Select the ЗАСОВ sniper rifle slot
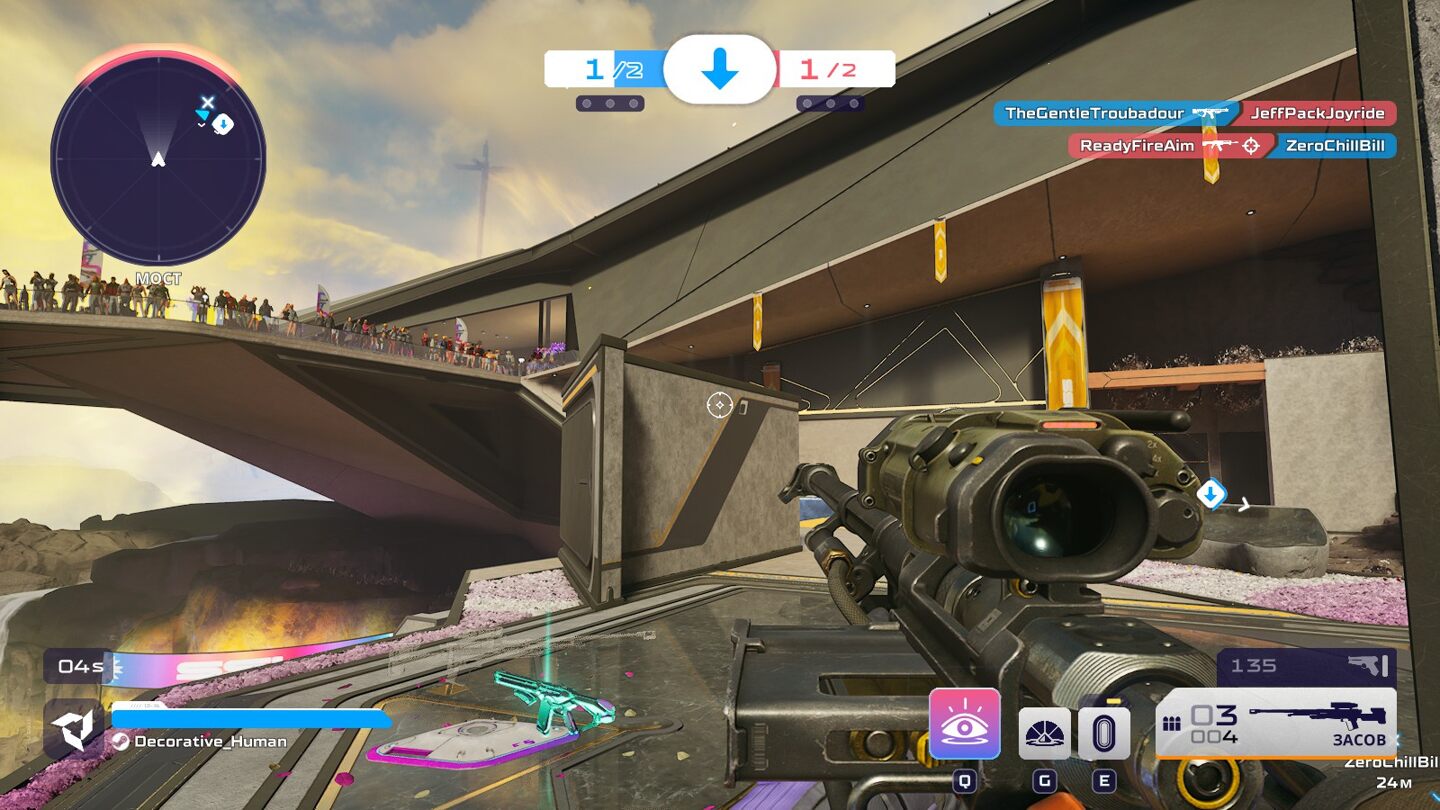1440x810 pixels. (1276, 722)
